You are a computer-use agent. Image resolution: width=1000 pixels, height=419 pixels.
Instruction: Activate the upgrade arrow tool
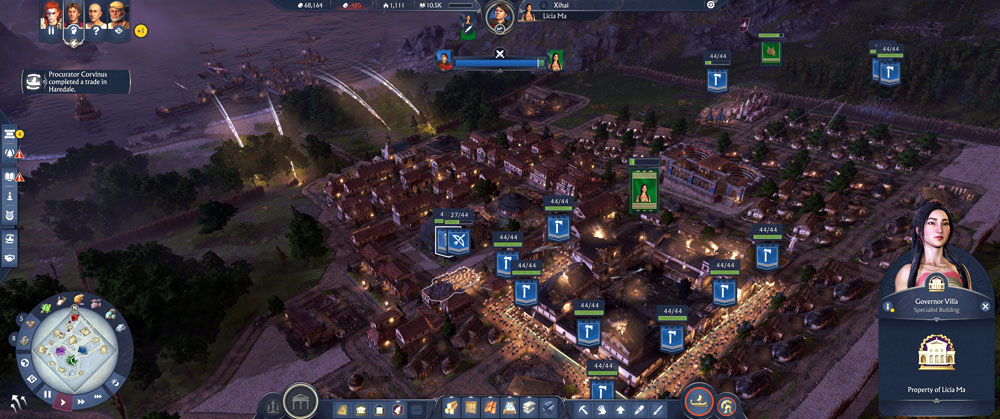tap(620, 408)
